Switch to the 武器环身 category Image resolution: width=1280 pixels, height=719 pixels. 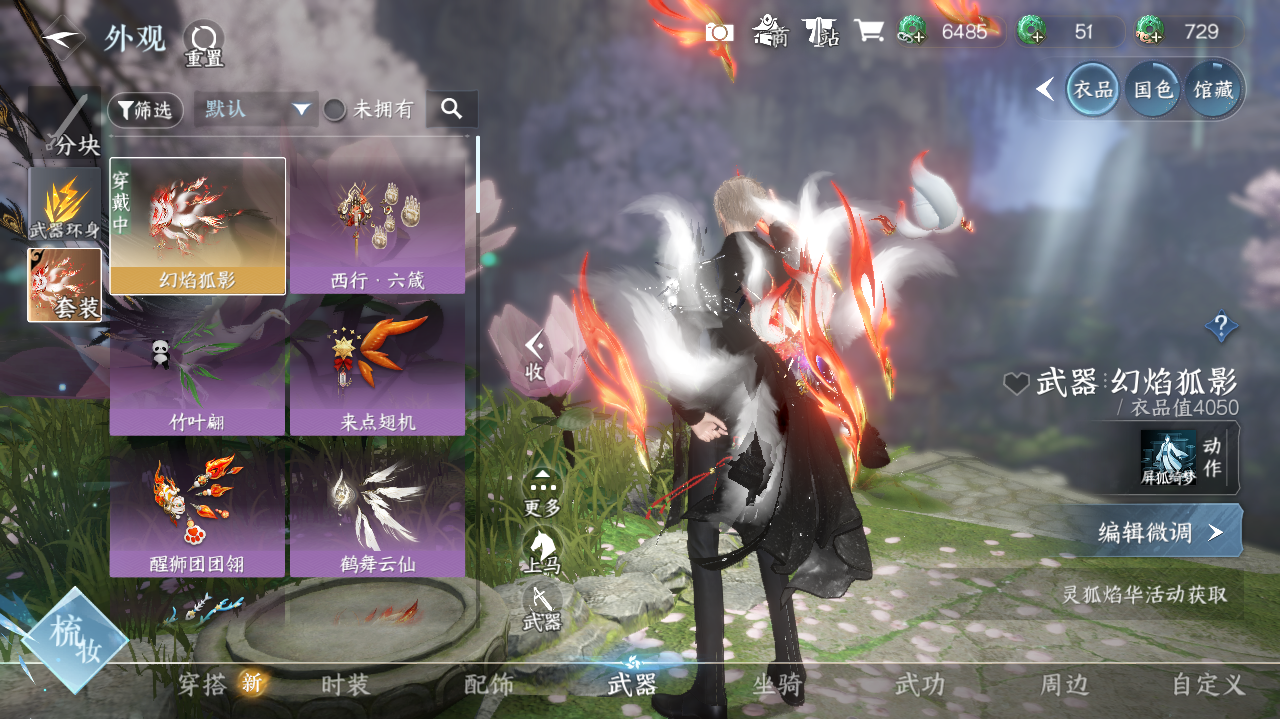pos(65,205)
